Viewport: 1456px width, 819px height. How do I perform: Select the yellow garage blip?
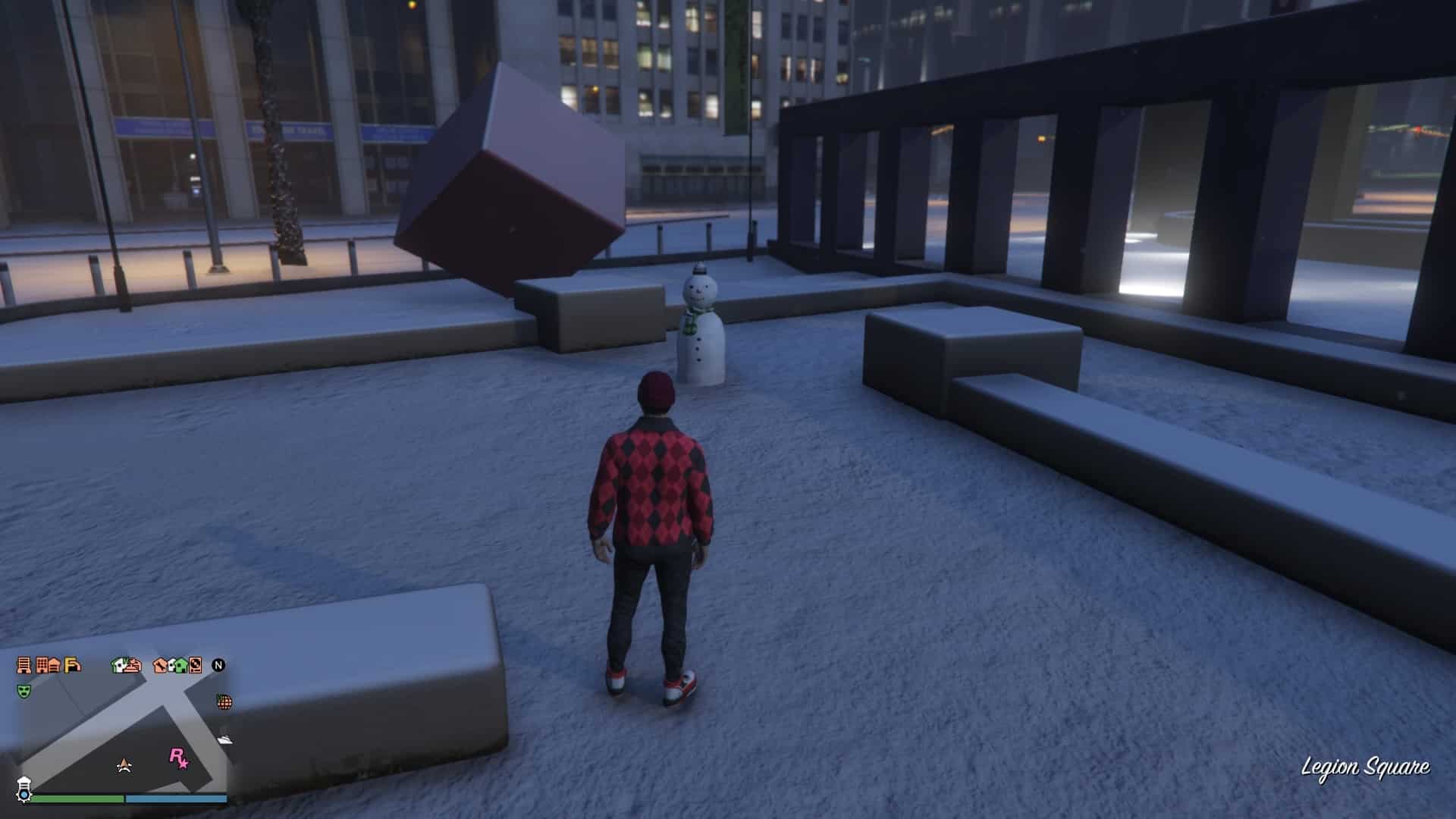[x=73, y=665]
